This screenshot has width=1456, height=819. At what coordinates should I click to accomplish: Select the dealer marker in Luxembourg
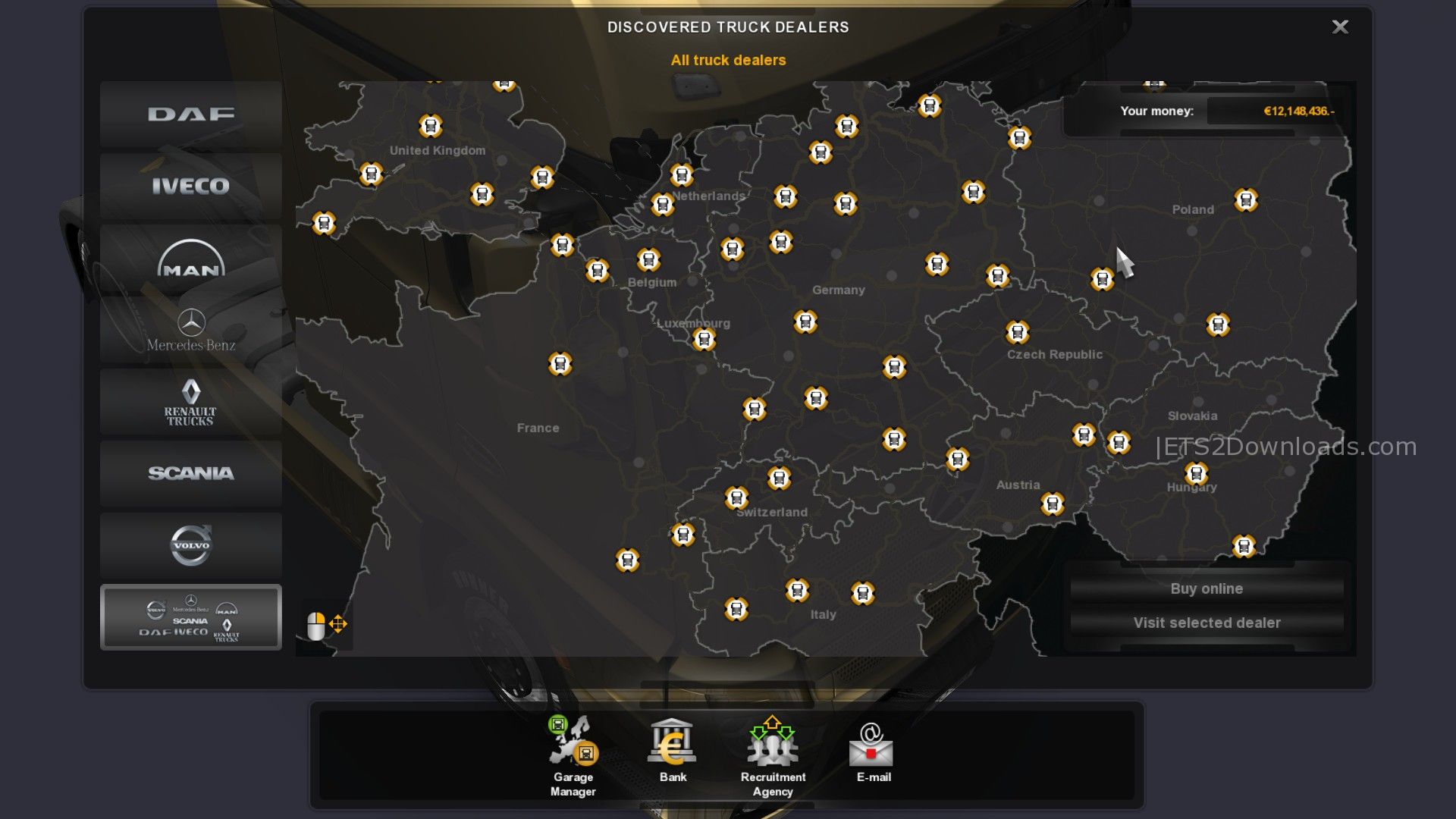(704, 339)
